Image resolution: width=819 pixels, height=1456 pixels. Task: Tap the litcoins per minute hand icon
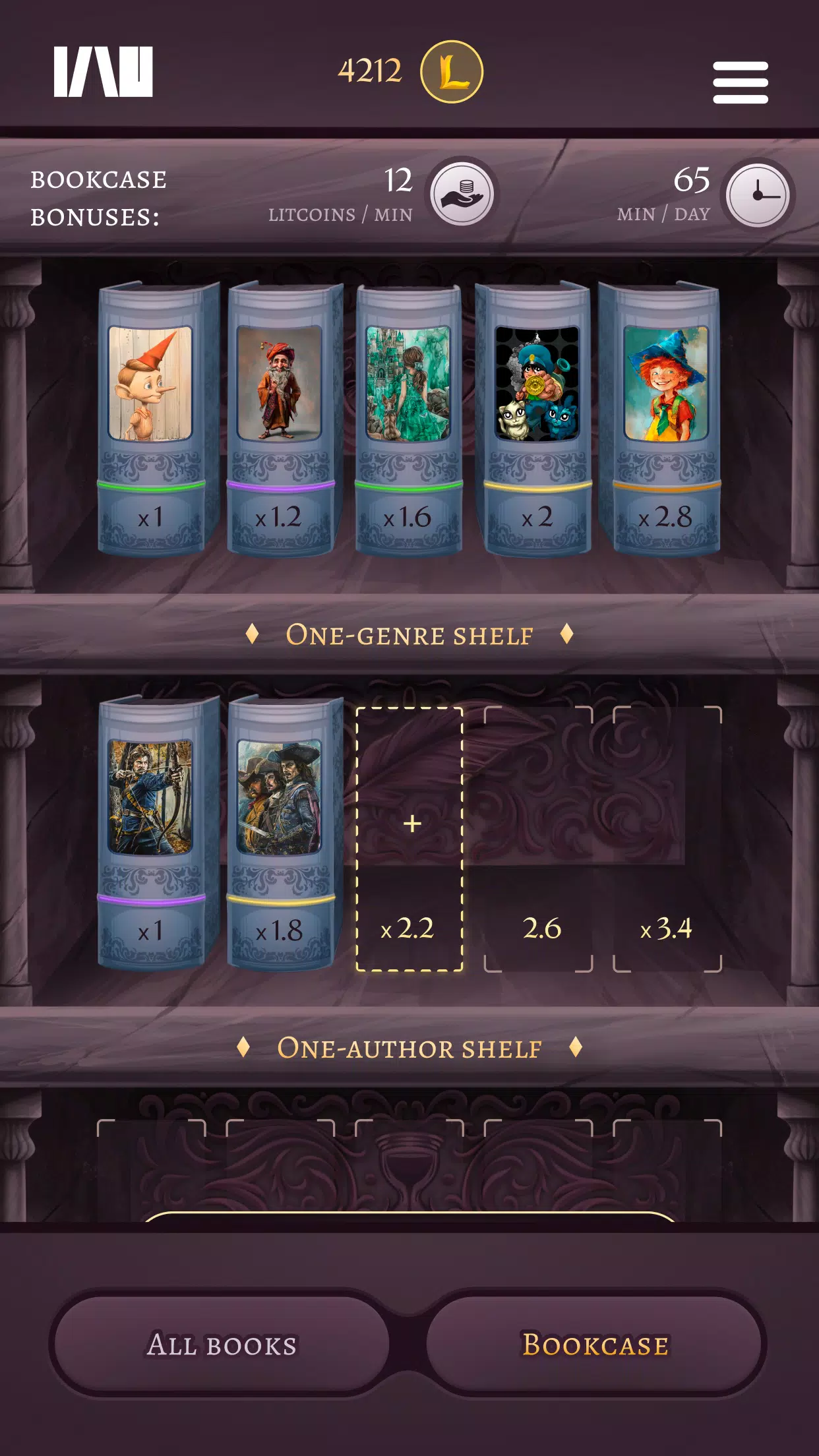pos(462,194)
